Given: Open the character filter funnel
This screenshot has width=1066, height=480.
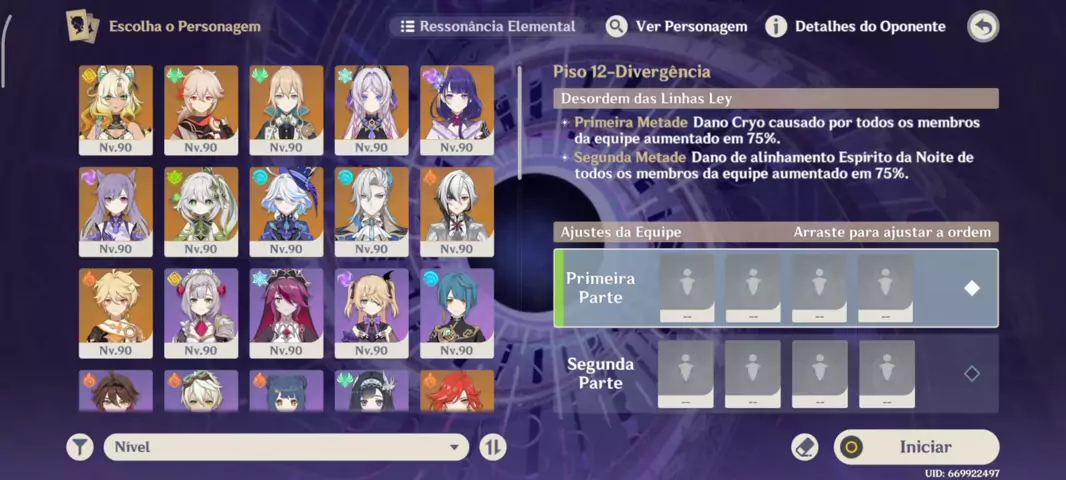Looking at the screenshot, I should click(80, 447).
